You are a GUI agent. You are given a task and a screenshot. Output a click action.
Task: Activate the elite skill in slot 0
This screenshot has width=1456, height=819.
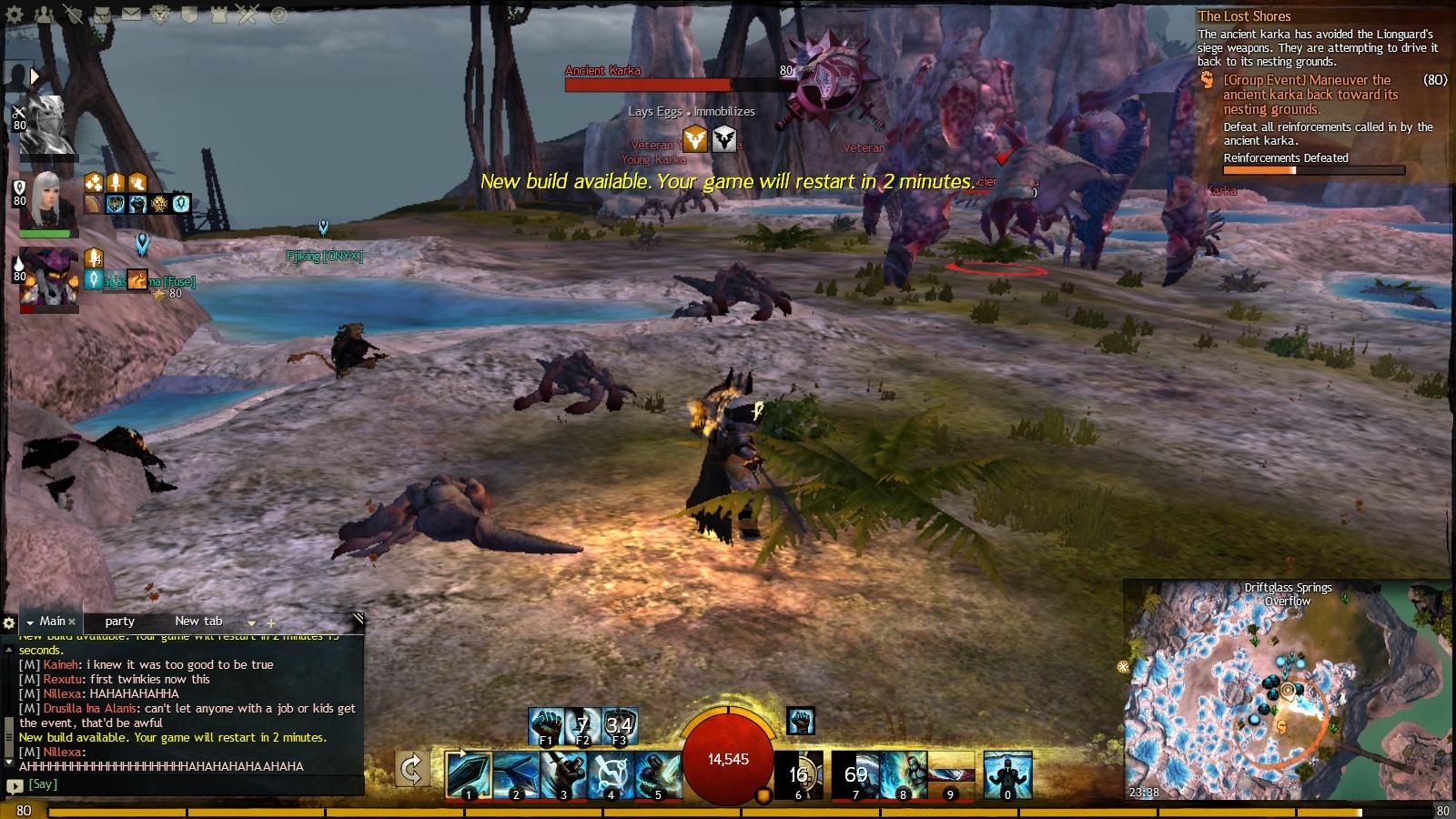(1007, 775)
